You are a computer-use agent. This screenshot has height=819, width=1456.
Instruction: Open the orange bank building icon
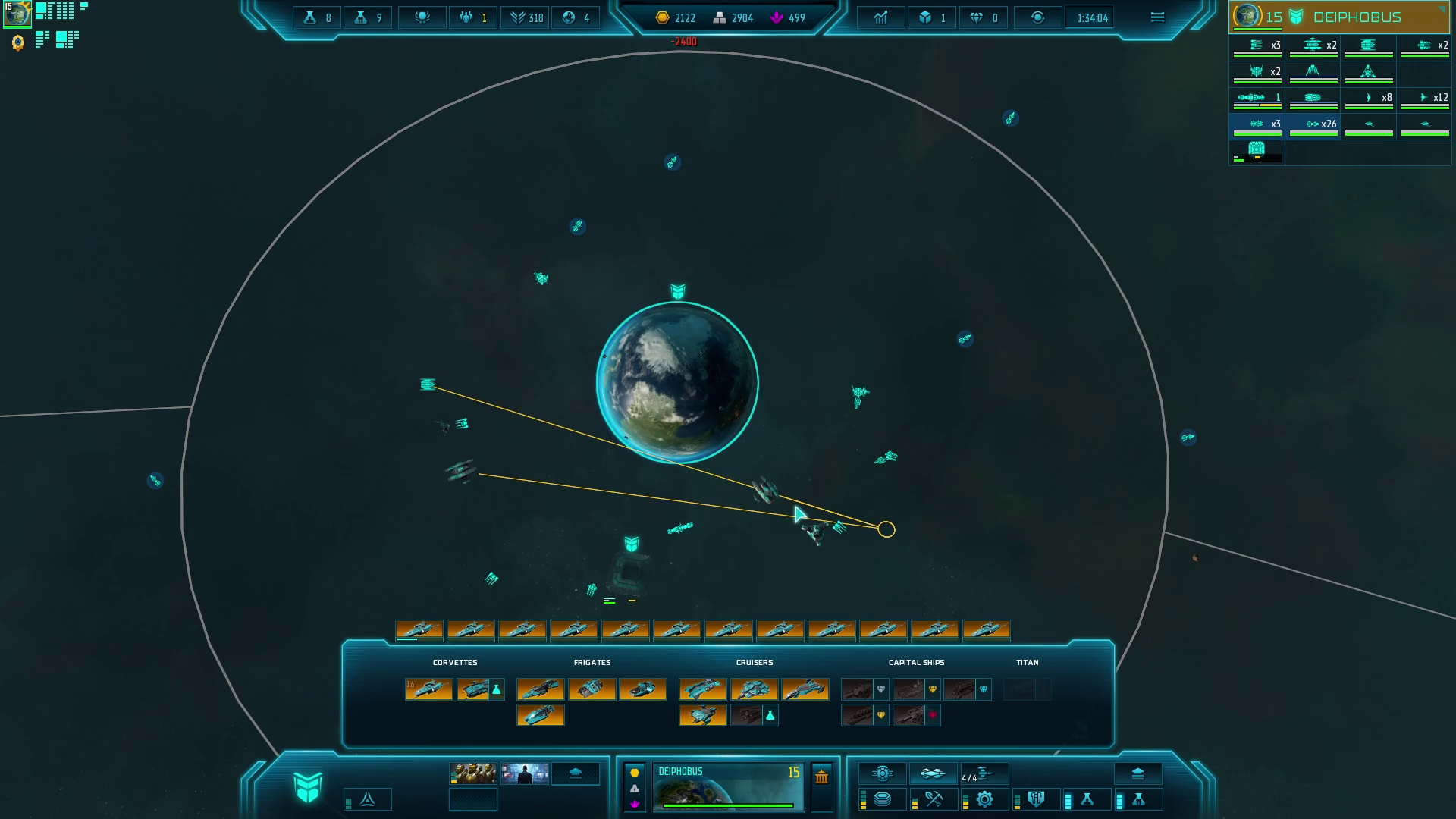[x=821, y=776]
